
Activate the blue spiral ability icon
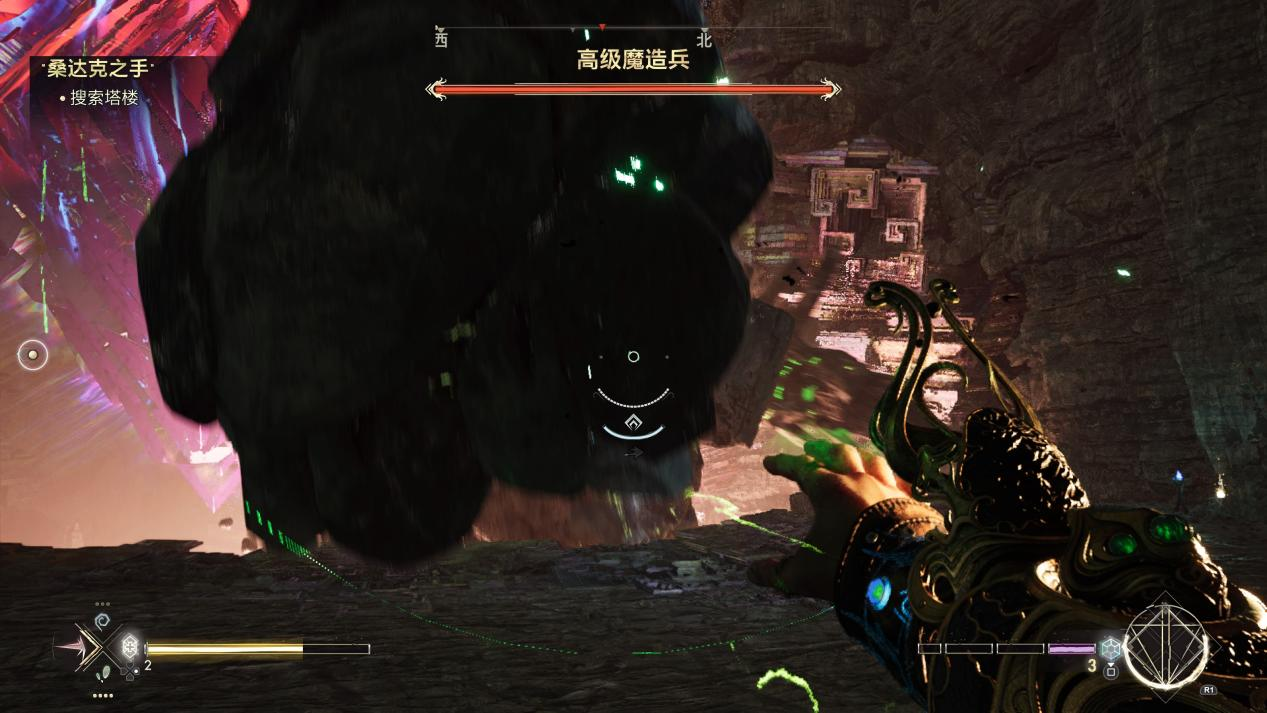click(x=102, y=621)
